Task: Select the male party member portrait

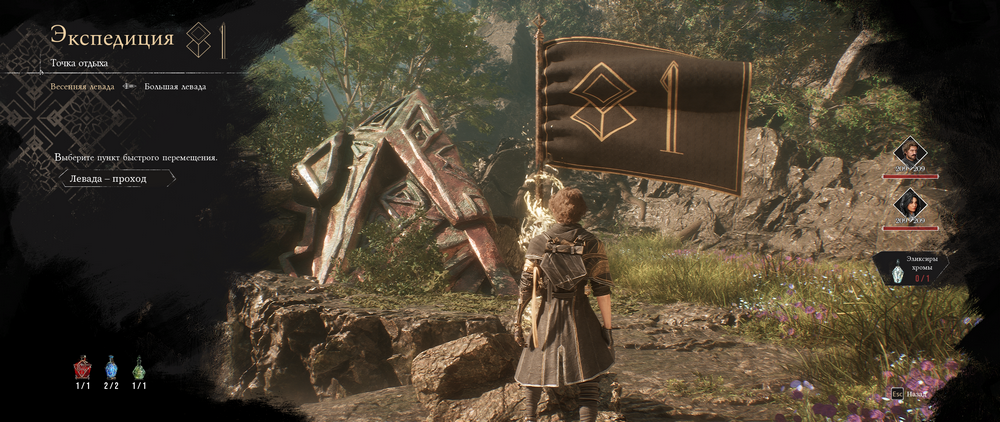Action: pos(910,152)
